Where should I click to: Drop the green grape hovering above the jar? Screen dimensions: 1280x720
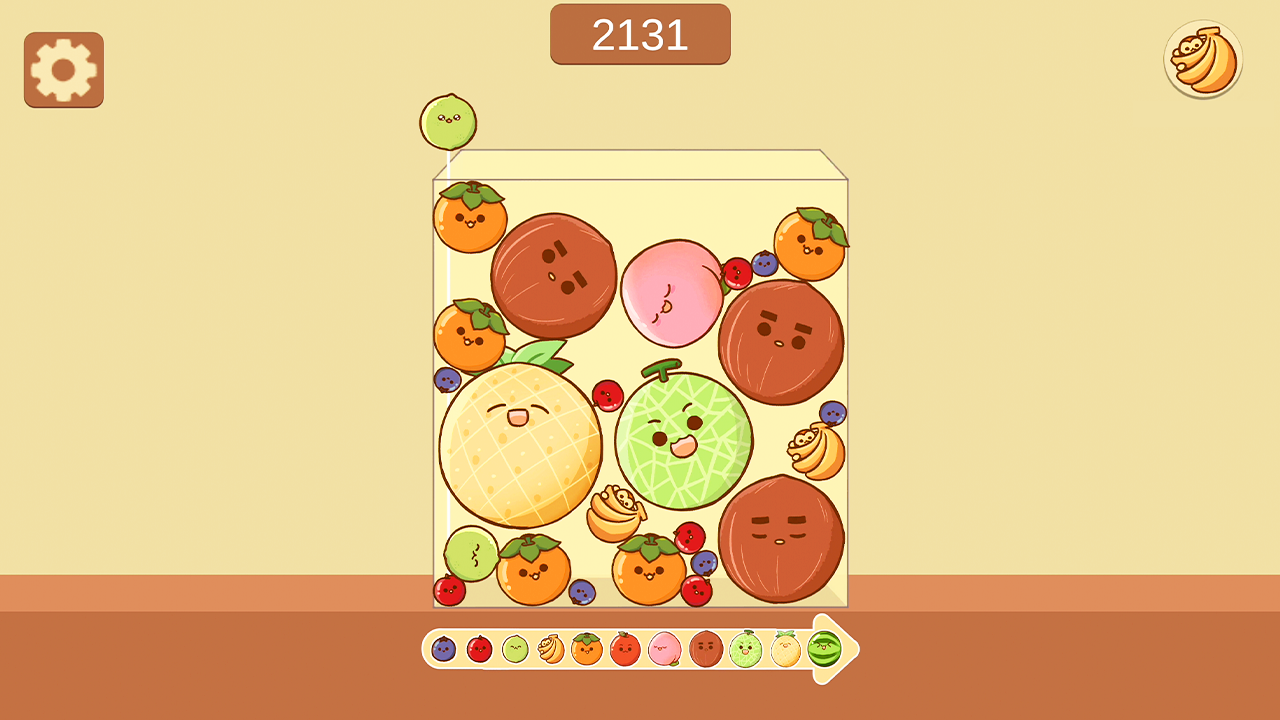(x=449, y=120)
